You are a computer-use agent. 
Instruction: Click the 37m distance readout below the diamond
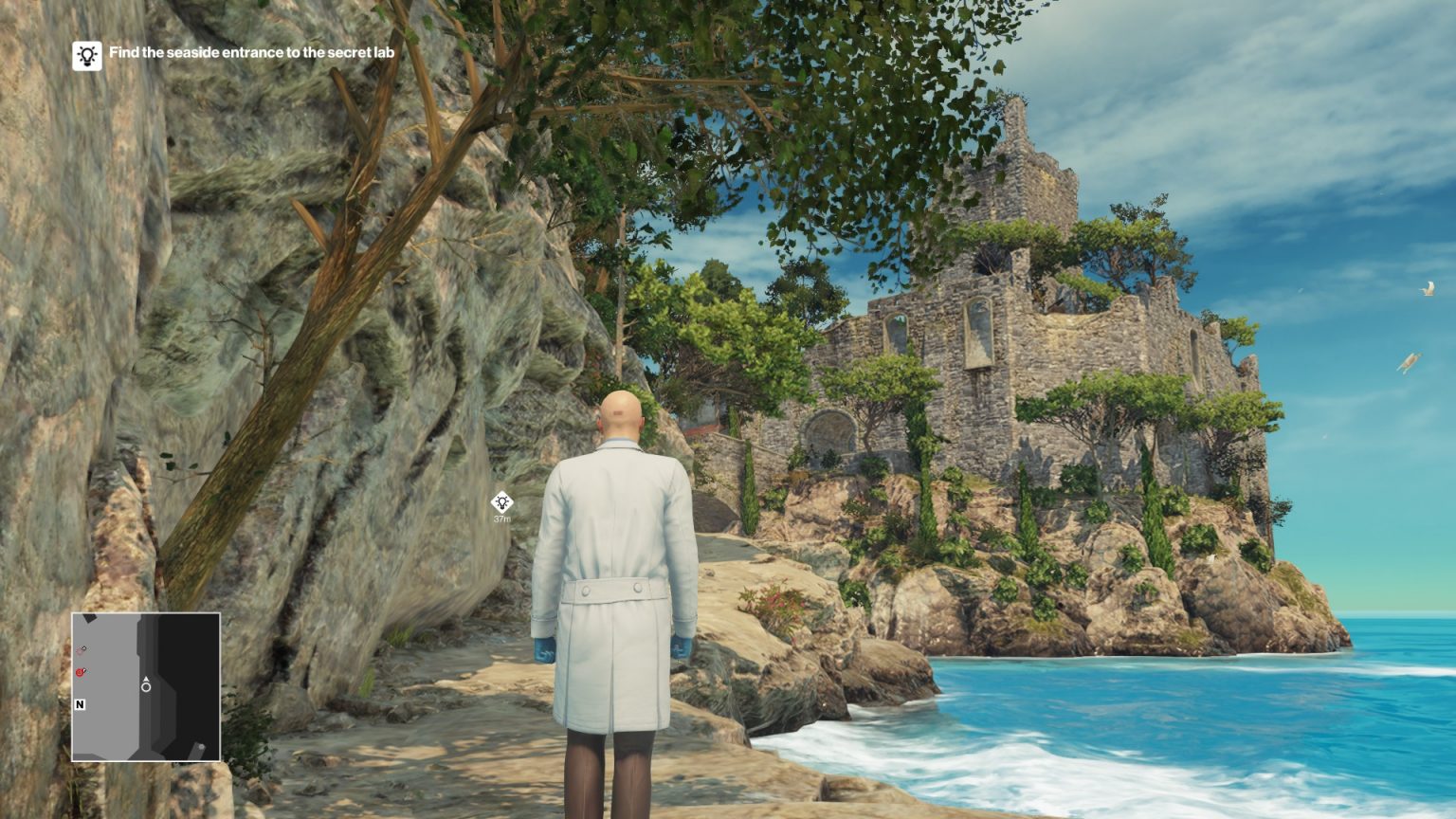click(x=503, y=519)
